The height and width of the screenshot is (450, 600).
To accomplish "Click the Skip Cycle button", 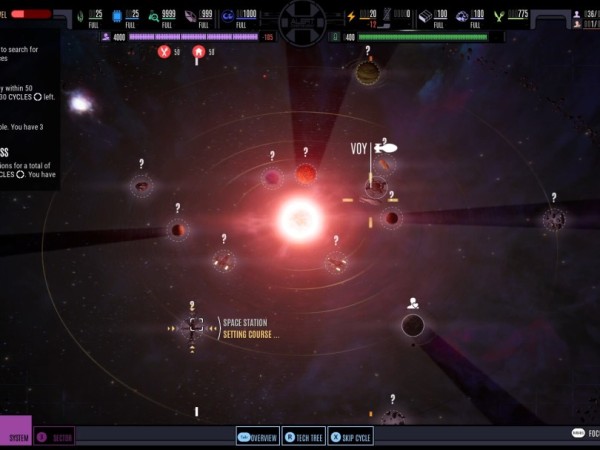I will tap(351, 437).
